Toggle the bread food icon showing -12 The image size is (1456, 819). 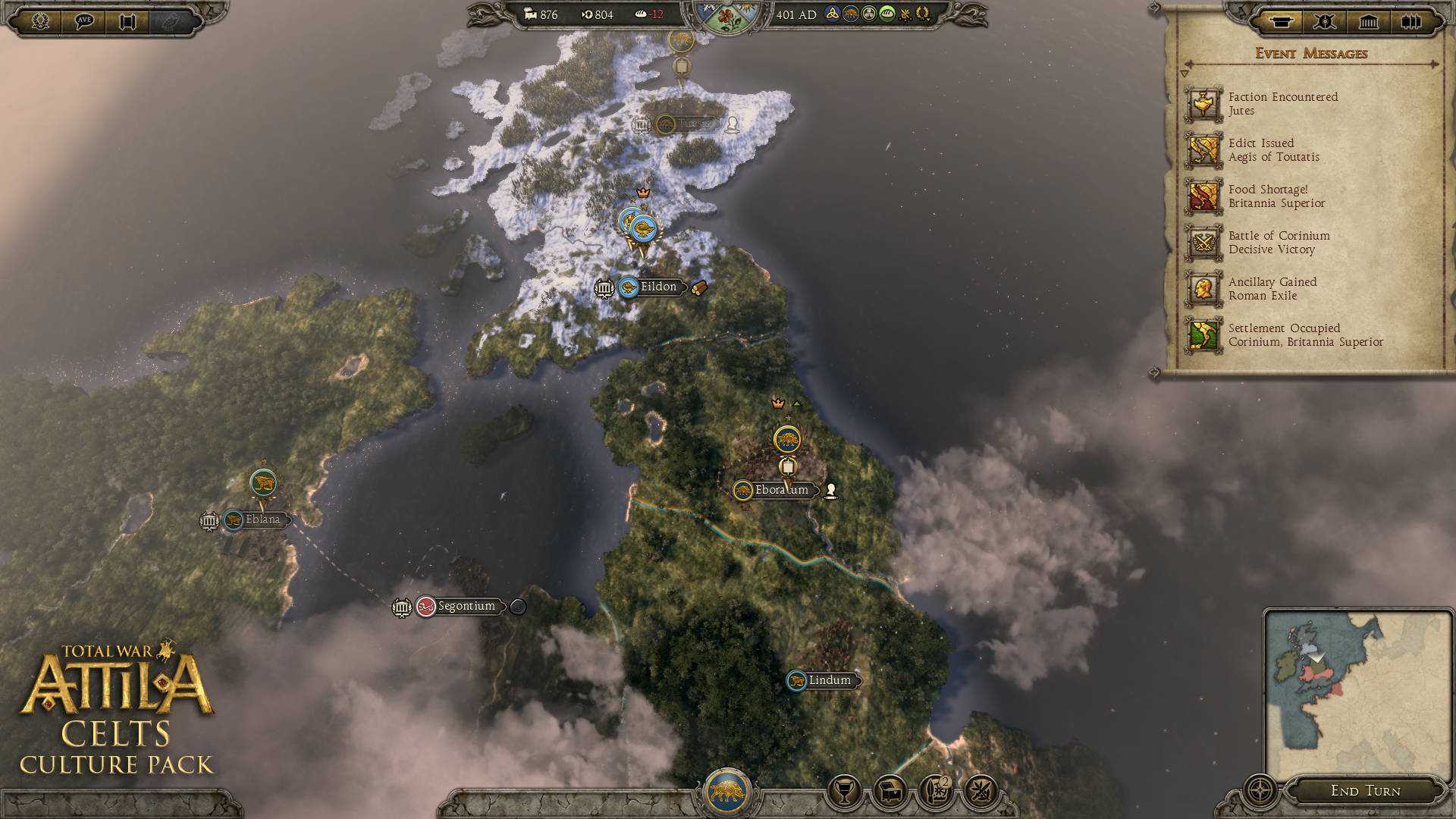[639, 14]
